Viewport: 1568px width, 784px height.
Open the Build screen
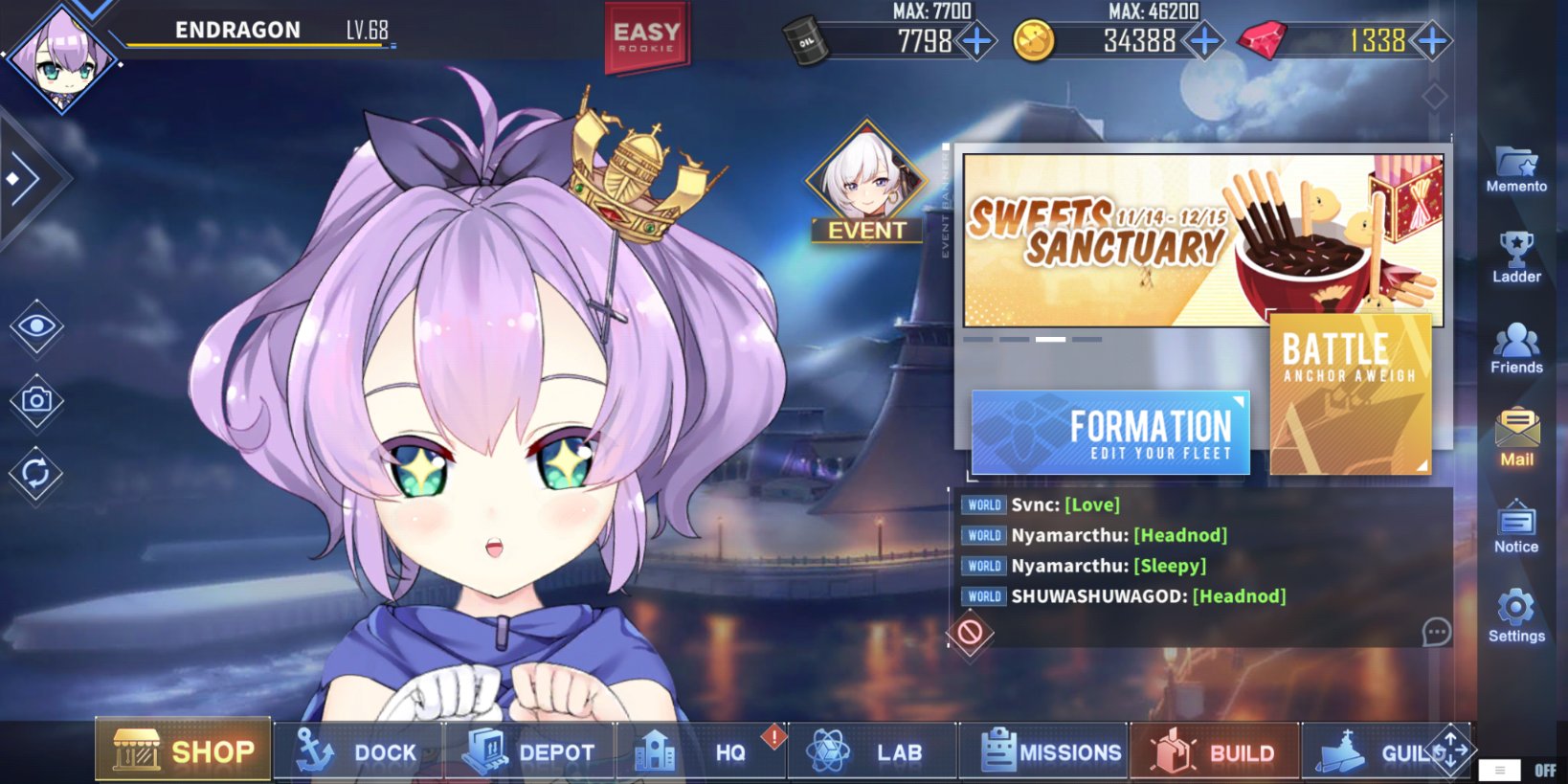(x=1214, y=752)
